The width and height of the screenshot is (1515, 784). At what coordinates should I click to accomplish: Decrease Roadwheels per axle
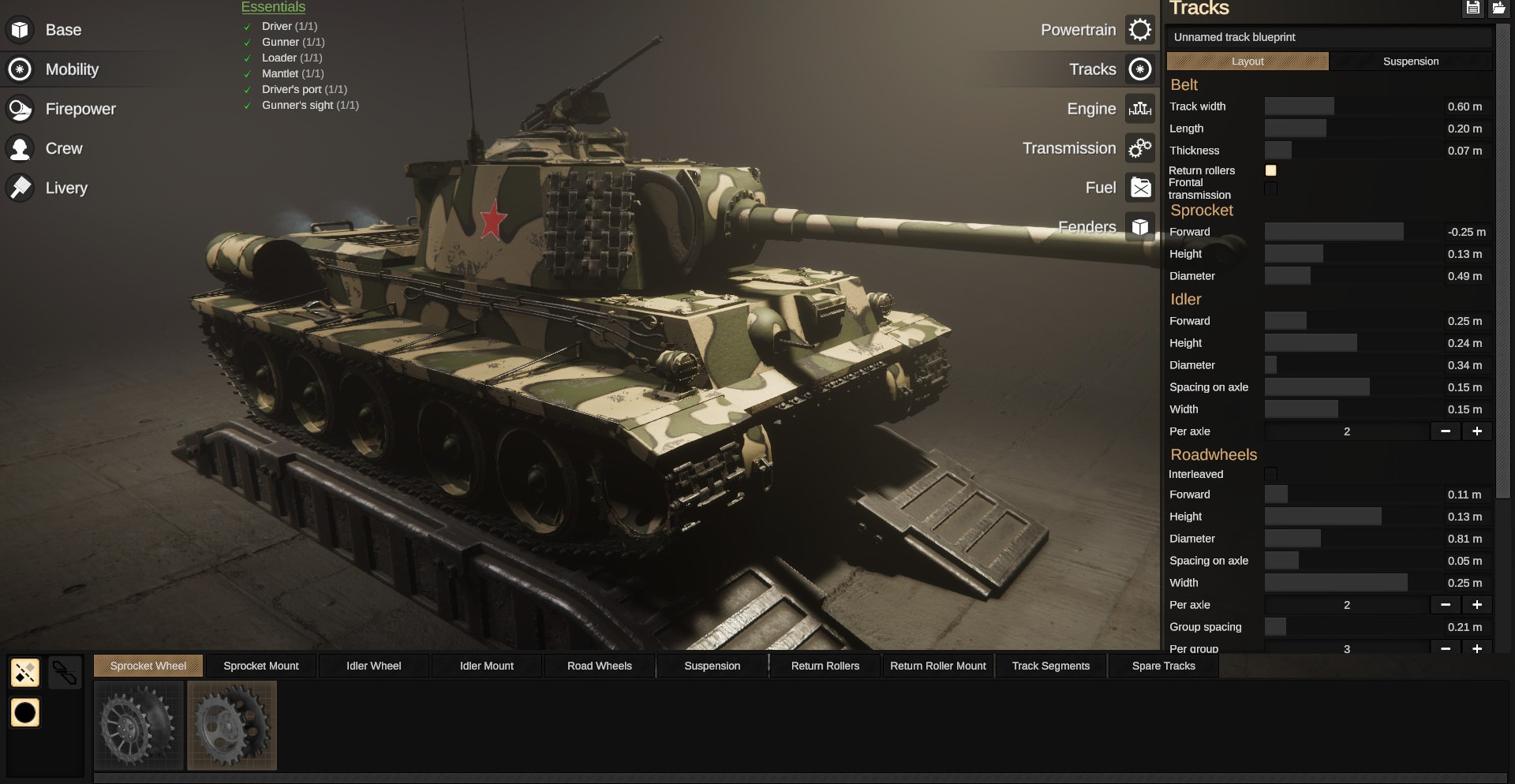click(x=1445, y=605)
